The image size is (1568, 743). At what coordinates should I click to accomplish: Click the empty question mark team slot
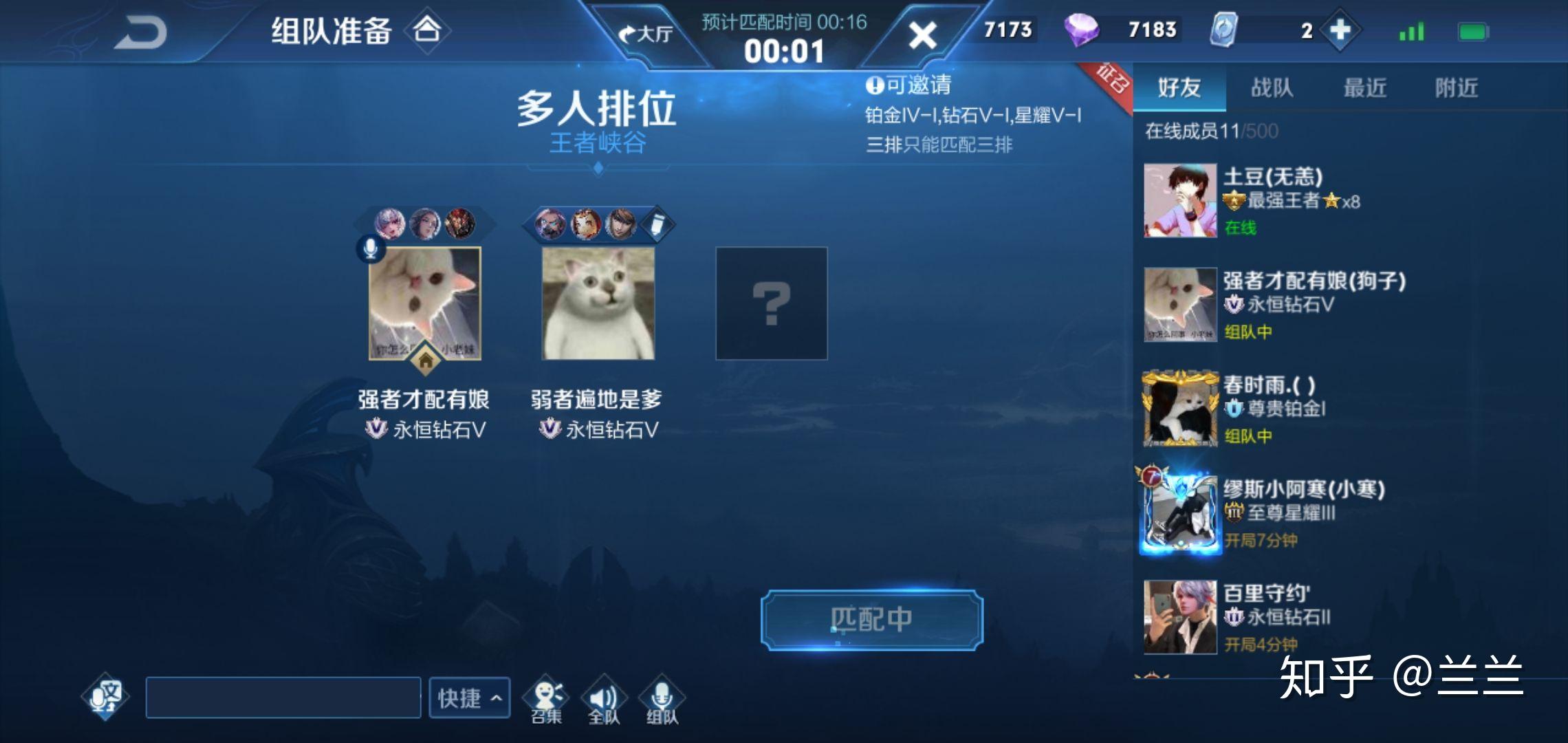tap(771, 303)
